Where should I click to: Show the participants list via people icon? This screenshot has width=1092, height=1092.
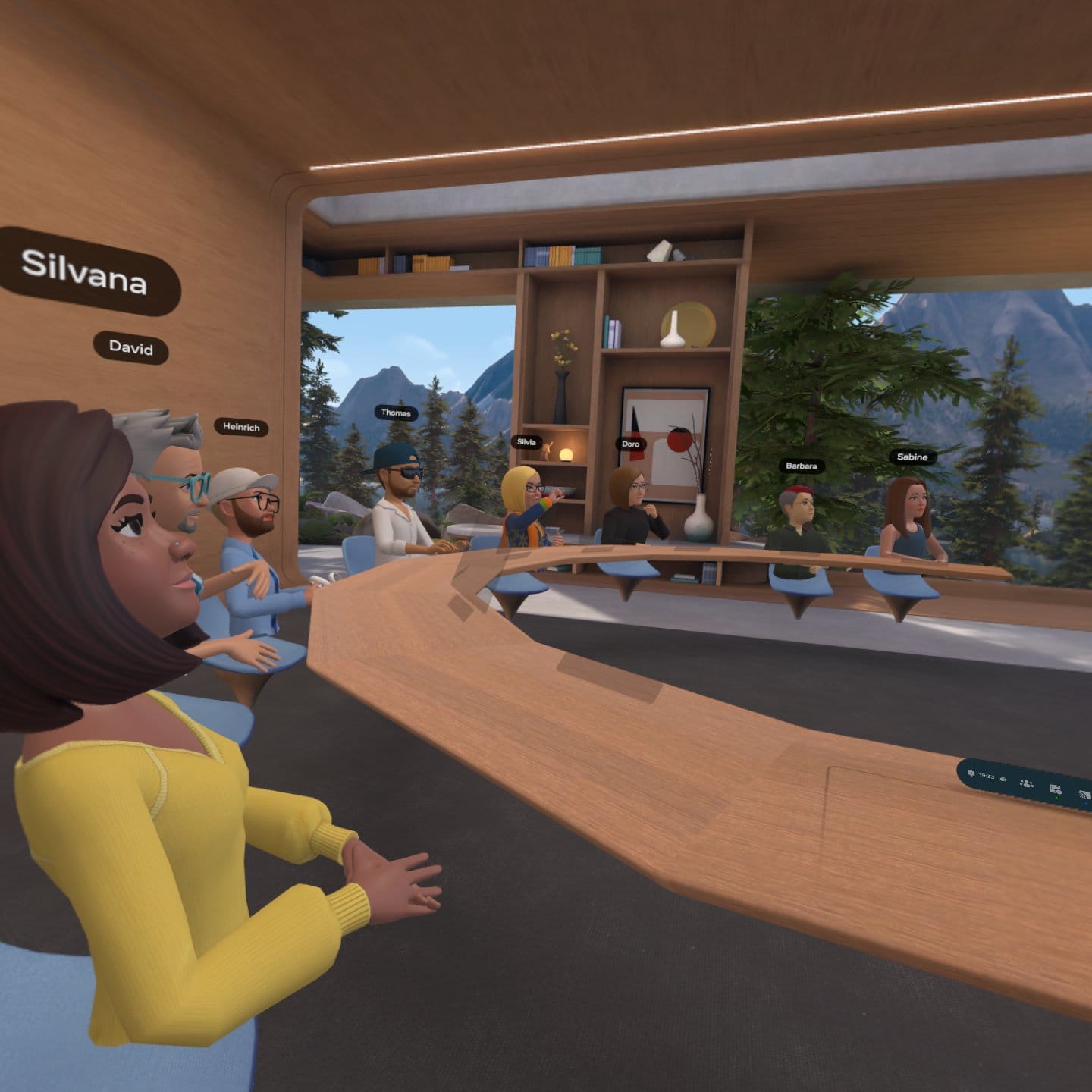pos(1027,783)
